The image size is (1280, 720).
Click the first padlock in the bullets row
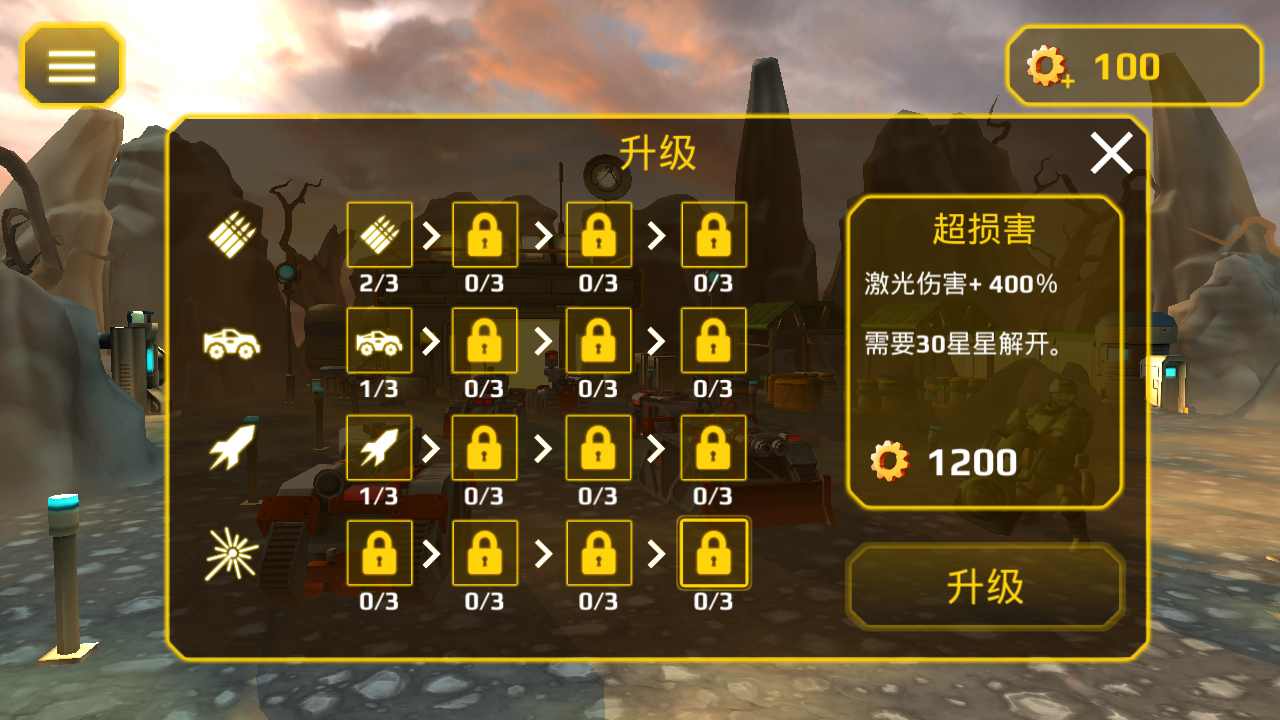click(485, 236)
